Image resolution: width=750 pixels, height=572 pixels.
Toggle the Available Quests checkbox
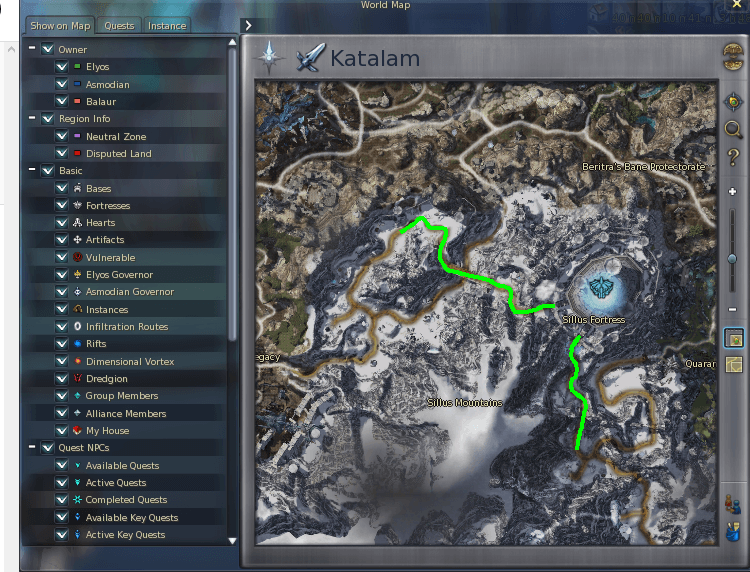62,465
